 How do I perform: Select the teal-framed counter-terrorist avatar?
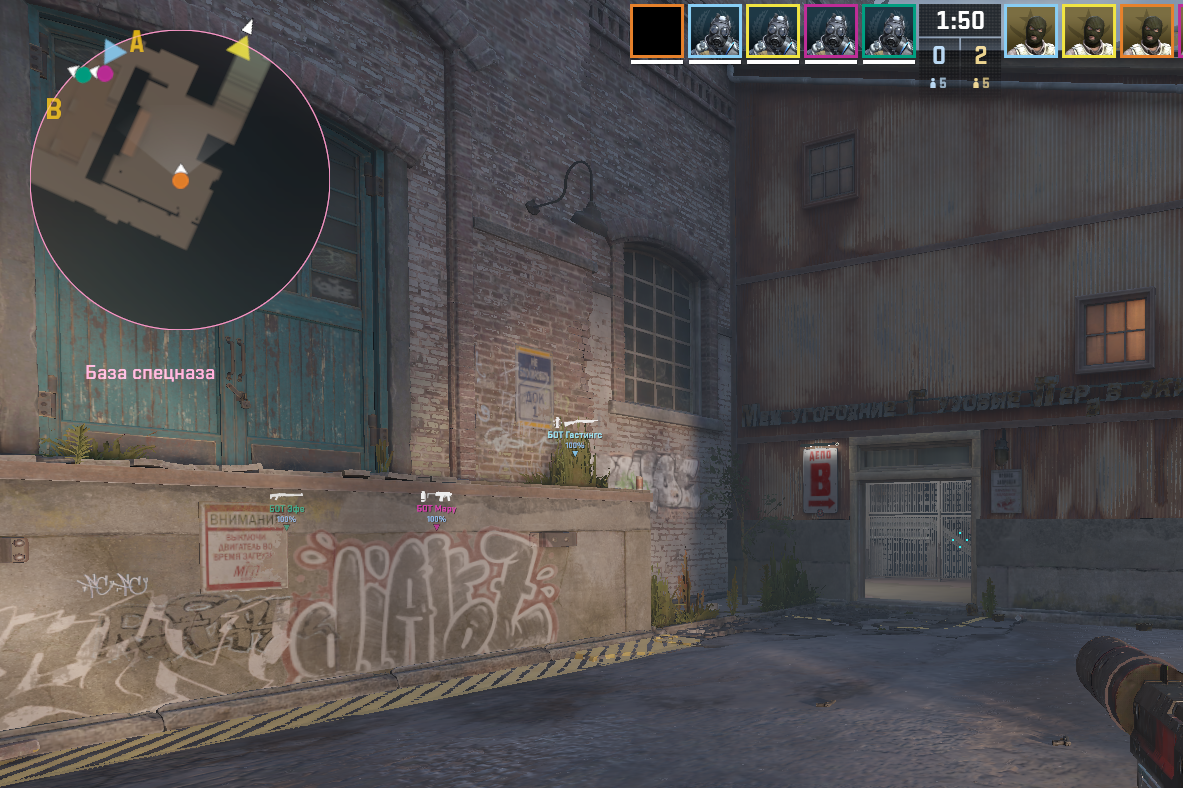[889, 31]
